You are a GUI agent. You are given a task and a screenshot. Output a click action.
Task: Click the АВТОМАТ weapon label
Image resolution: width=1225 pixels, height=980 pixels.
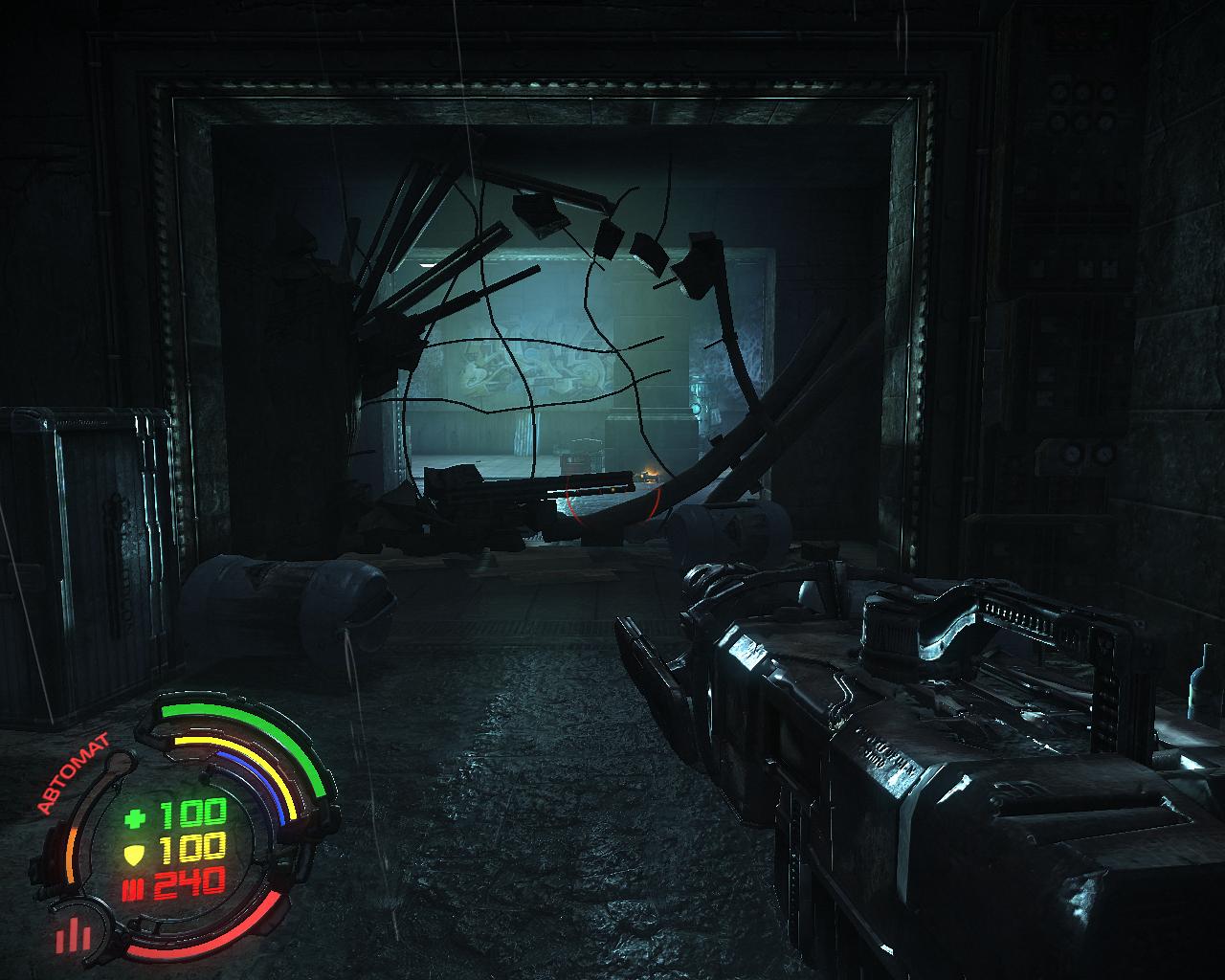[73, 773]
